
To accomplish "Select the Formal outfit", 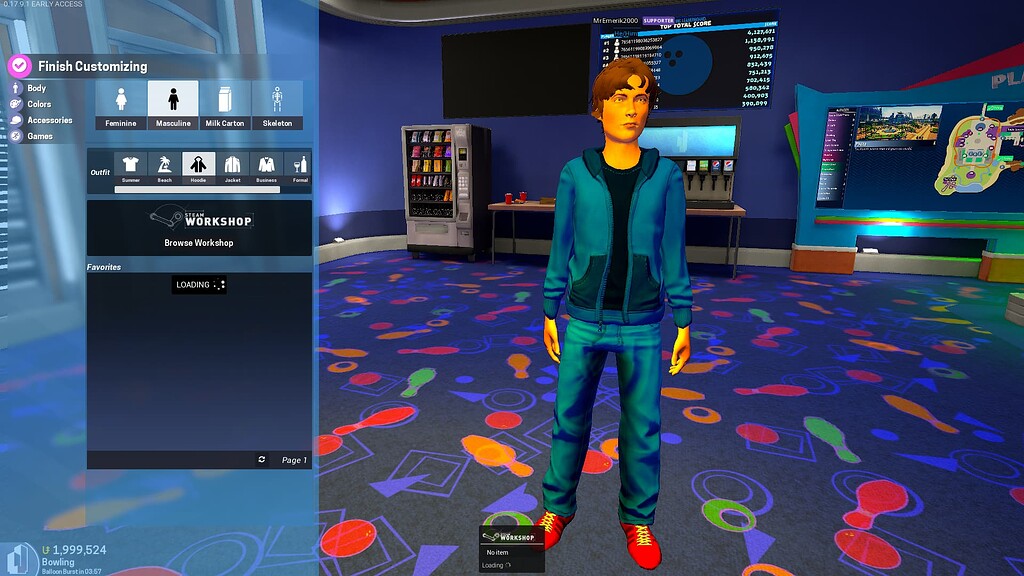I will (x=299, y=166).
